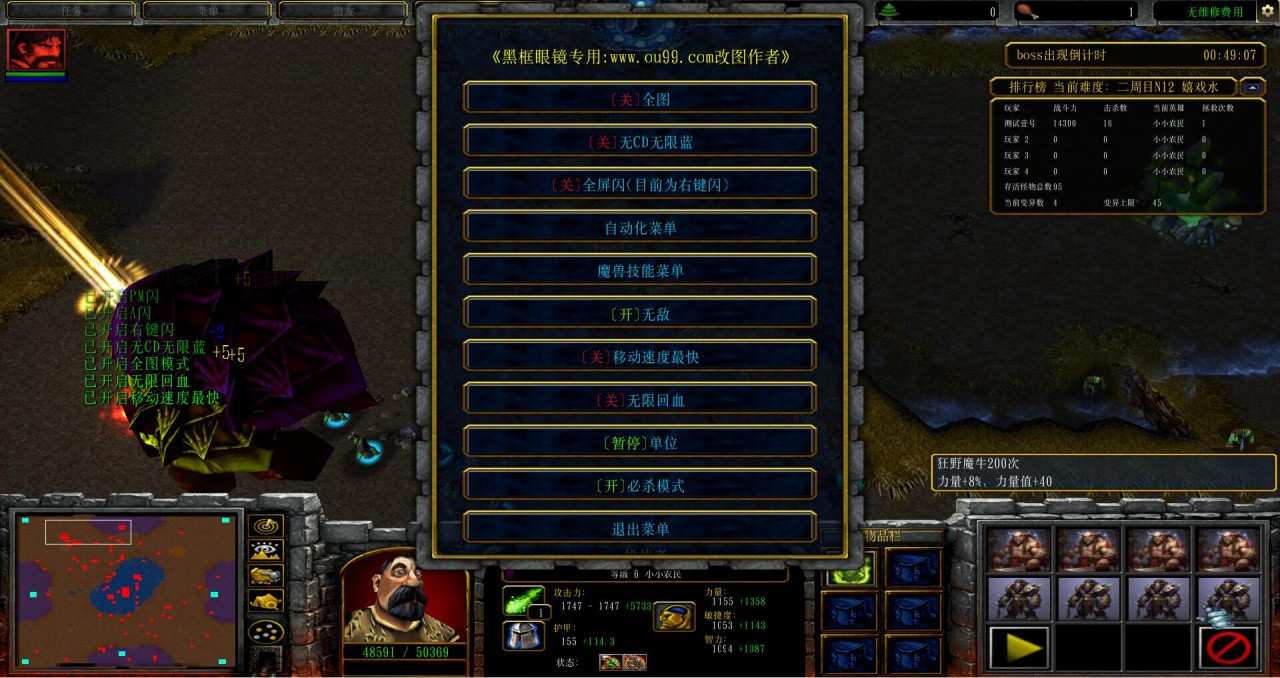Open the 菜单 game menu button
Viewport: 1280px width, 678px height.
pos(207,11)
